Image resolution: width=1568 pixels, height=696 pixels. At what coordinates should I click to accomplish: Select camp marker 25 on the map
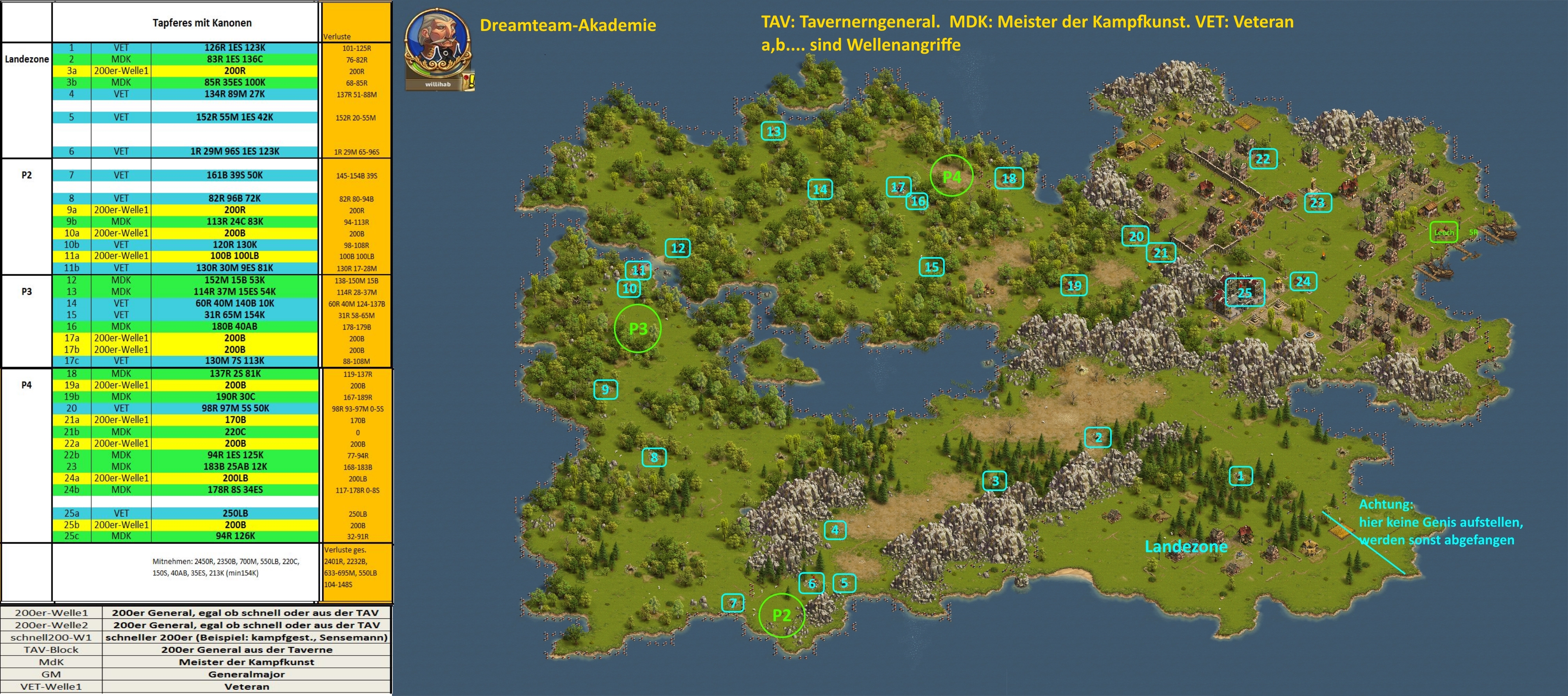point(1245,293)
